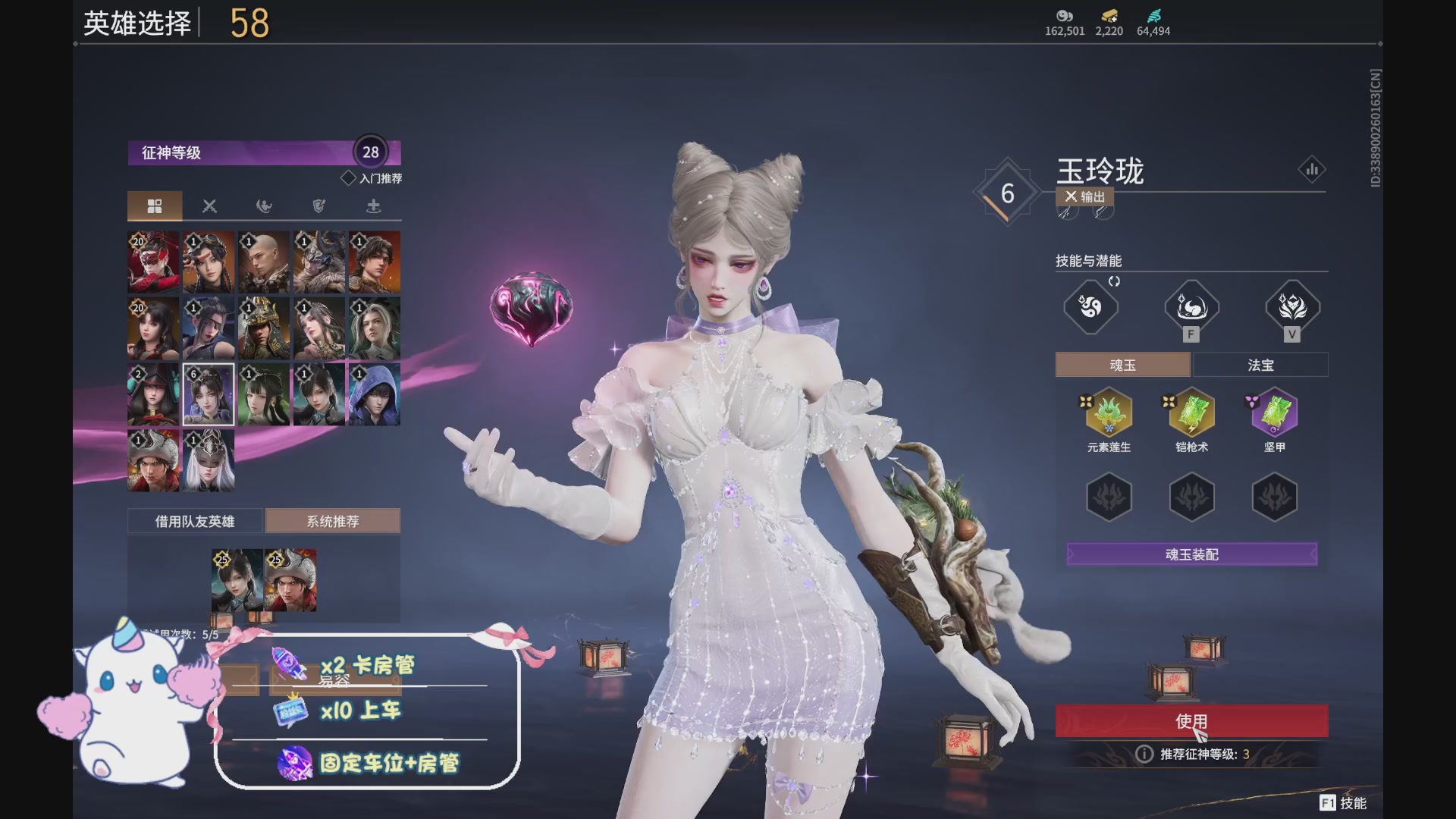
Task: Click the shield defense hero filter icon
Action: 318,206
